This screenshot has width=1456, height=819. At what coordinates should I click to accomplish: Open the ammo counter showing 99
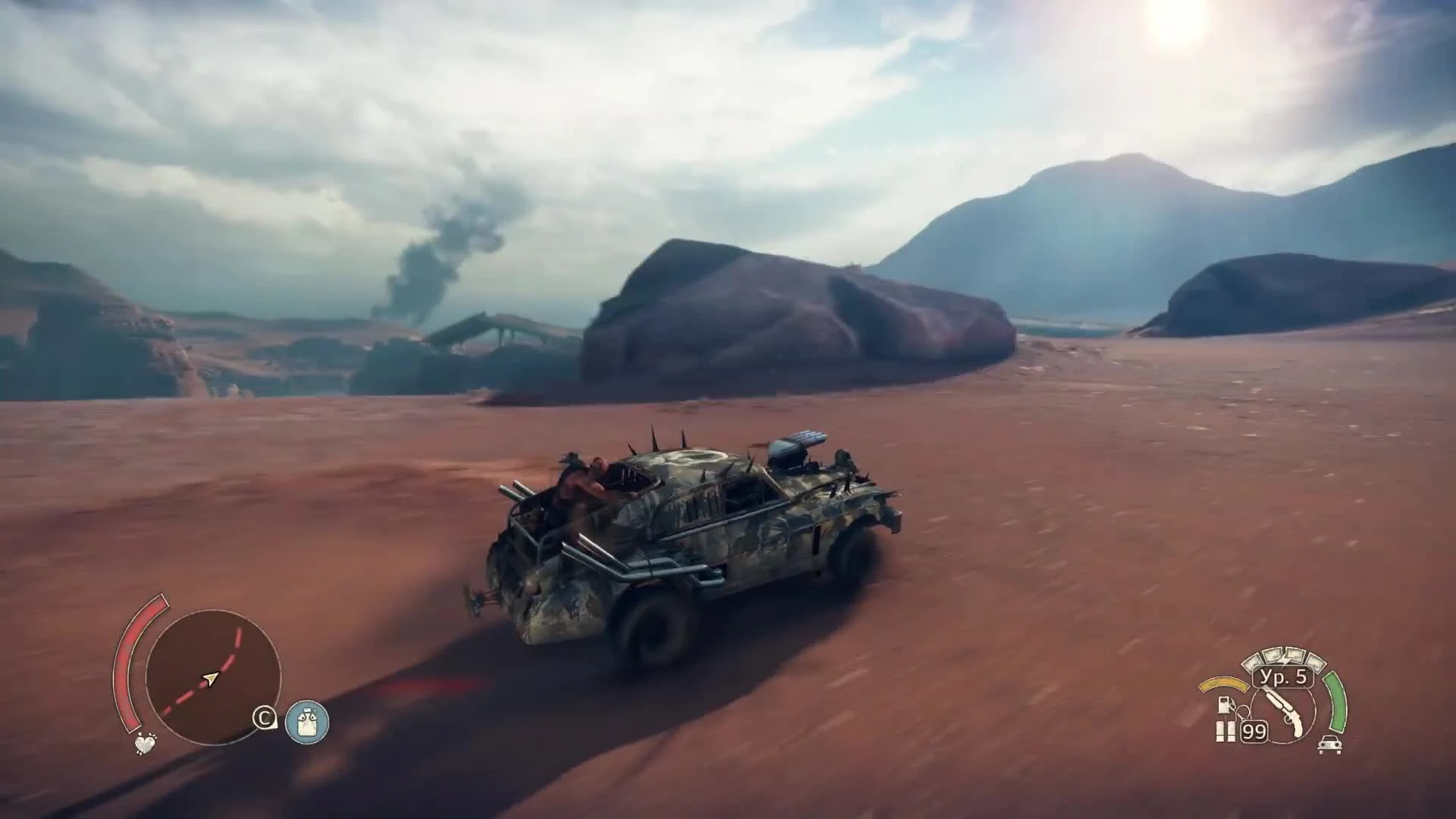pyautogui.click(x=1254, y=731)
